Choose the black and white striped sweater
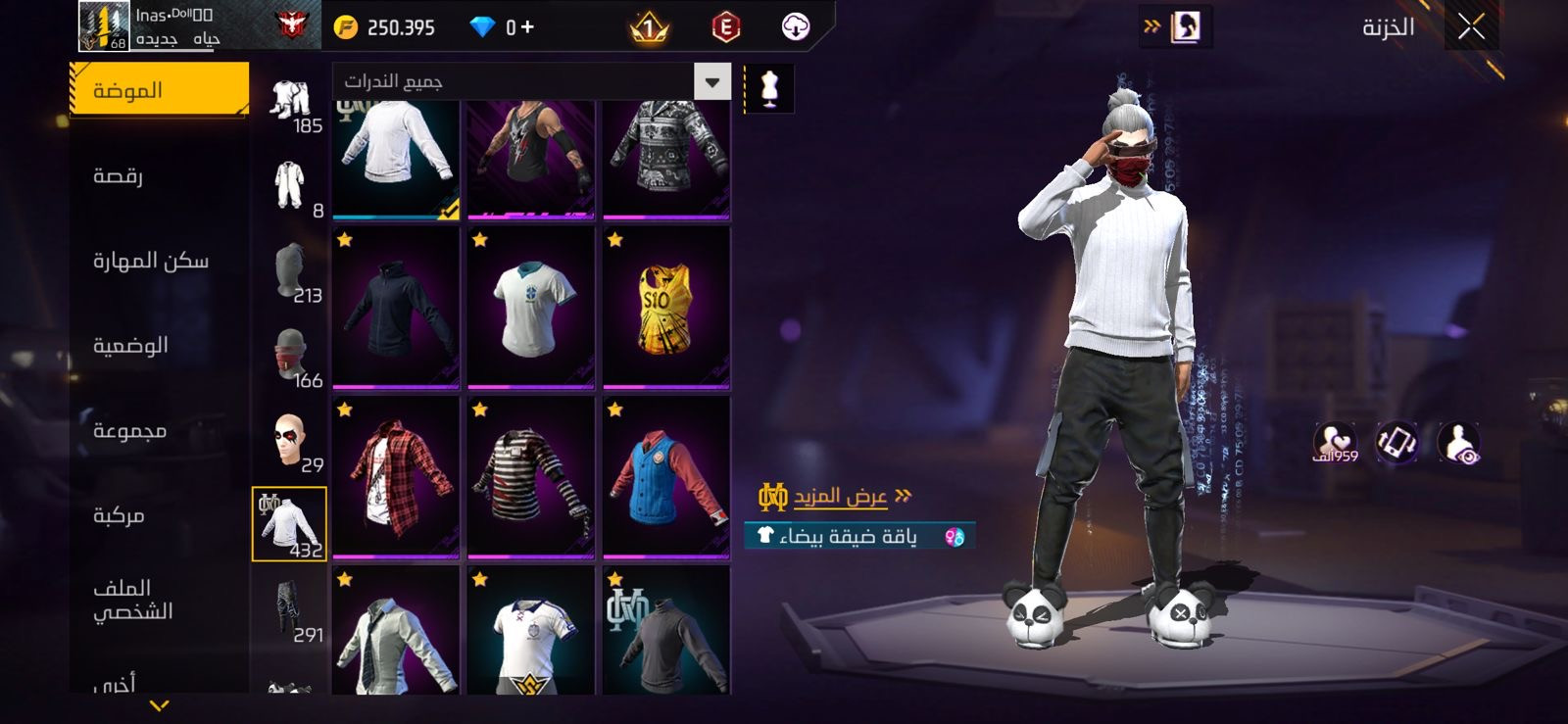This screenshot has width=1568, height=724. click(x=531, y=476)
